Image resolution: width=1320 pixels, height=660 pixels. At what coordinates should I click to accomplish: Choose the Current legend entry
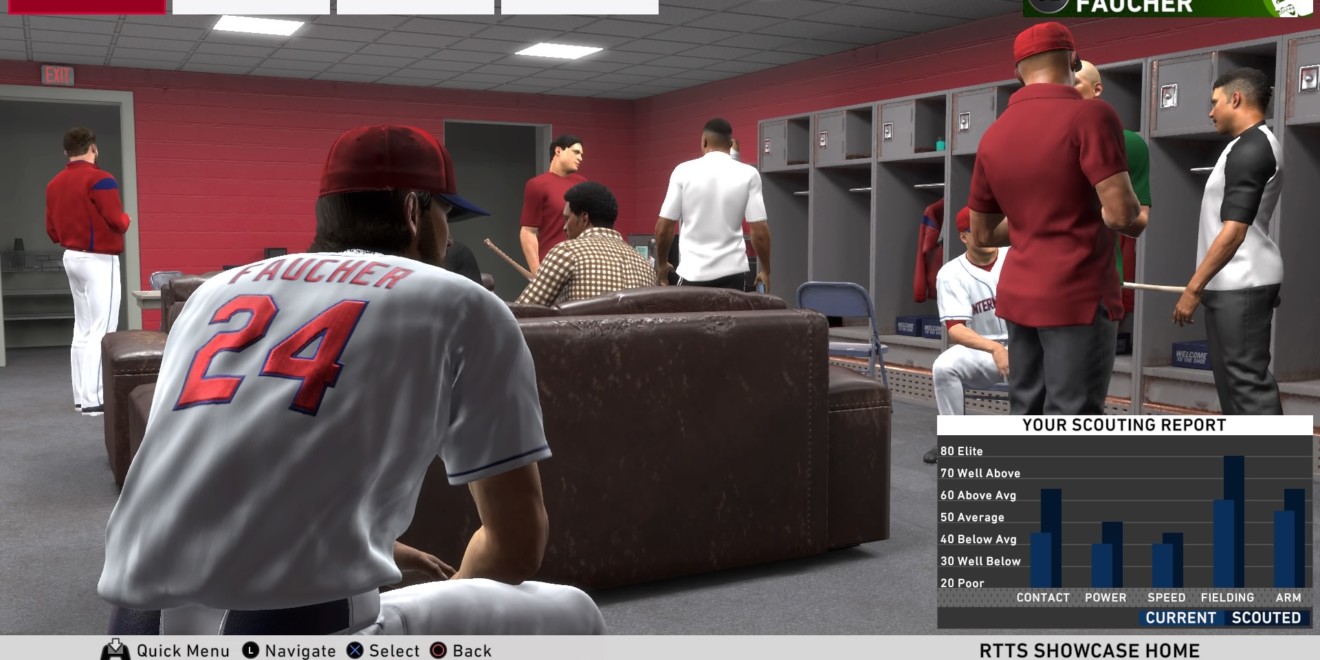coord(1180,618)
